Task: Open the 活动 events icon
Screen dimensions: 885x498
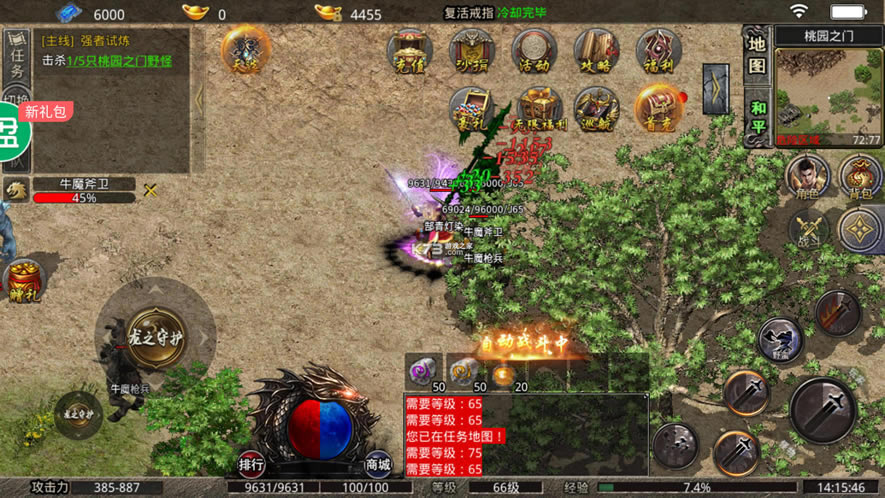Action: [534, 50]
